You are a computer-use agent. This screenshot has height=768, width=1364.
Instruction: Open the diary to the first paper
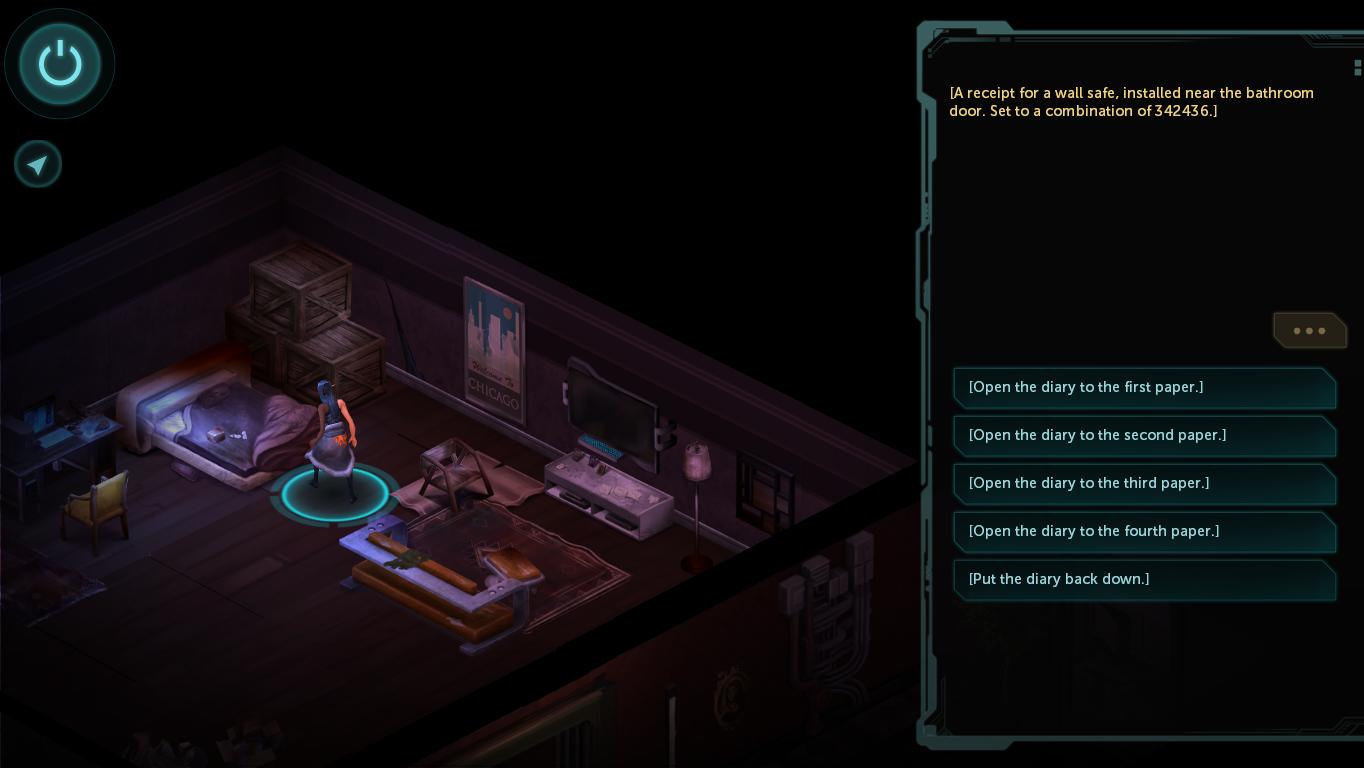pyautogui.click(x=1143, y=388)
